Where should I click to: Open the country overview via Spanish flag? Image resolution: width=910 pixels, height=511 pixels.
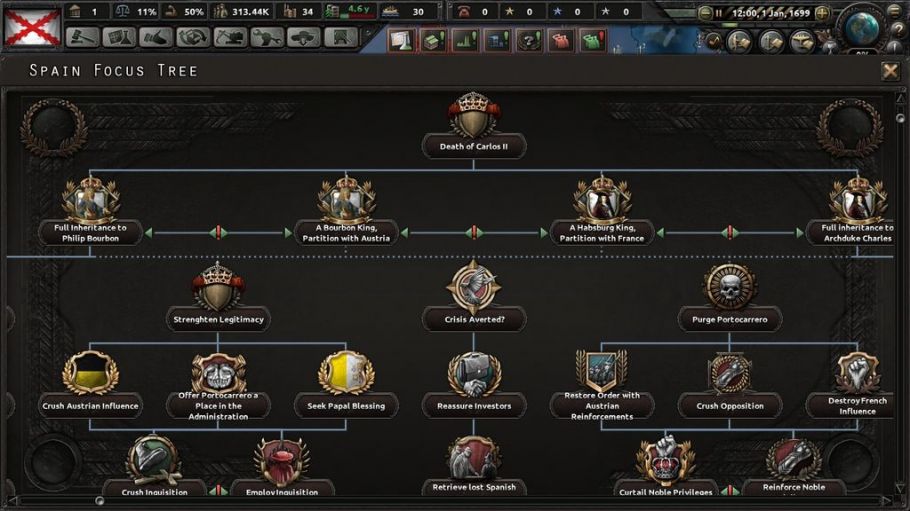30,25
